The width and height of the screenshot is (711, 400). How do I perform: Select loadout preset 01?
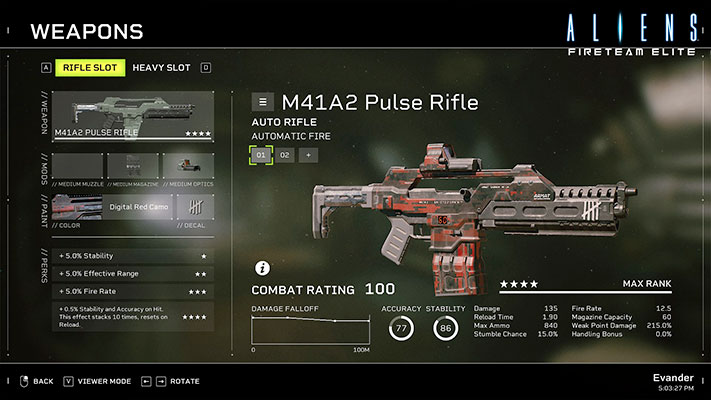(261, 155)
